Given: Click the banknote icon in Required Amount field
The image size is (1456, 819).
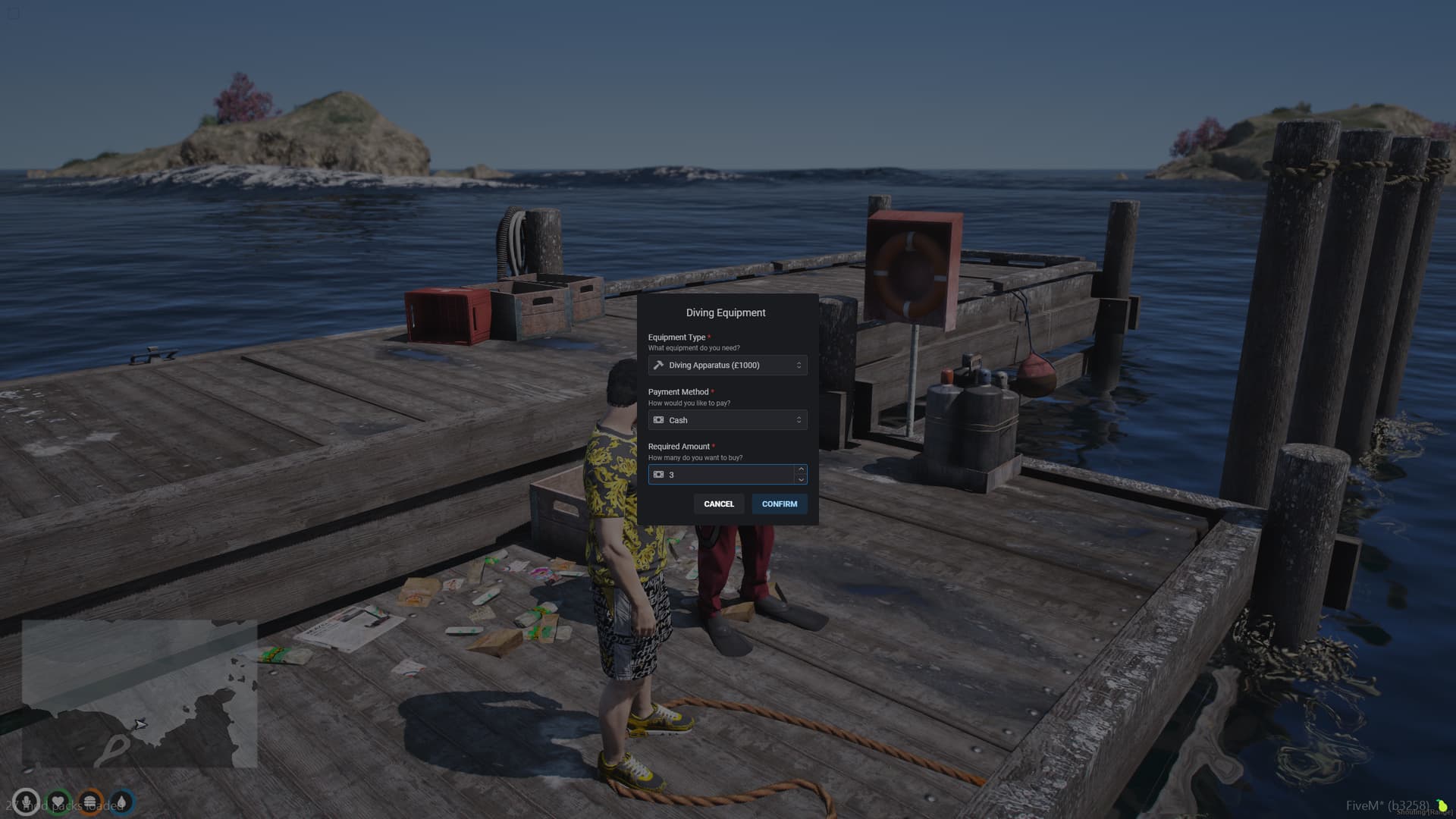Looking at the screenshot, I should (x=658, y=474).
